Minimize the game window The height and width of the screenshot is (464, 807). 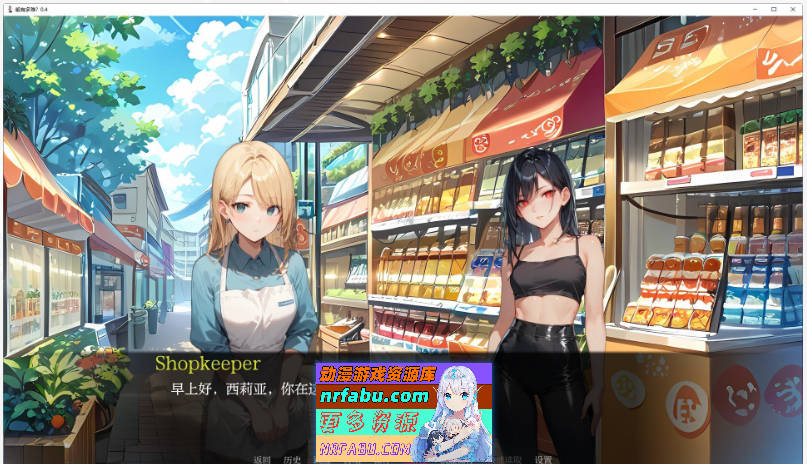(755, 8)
